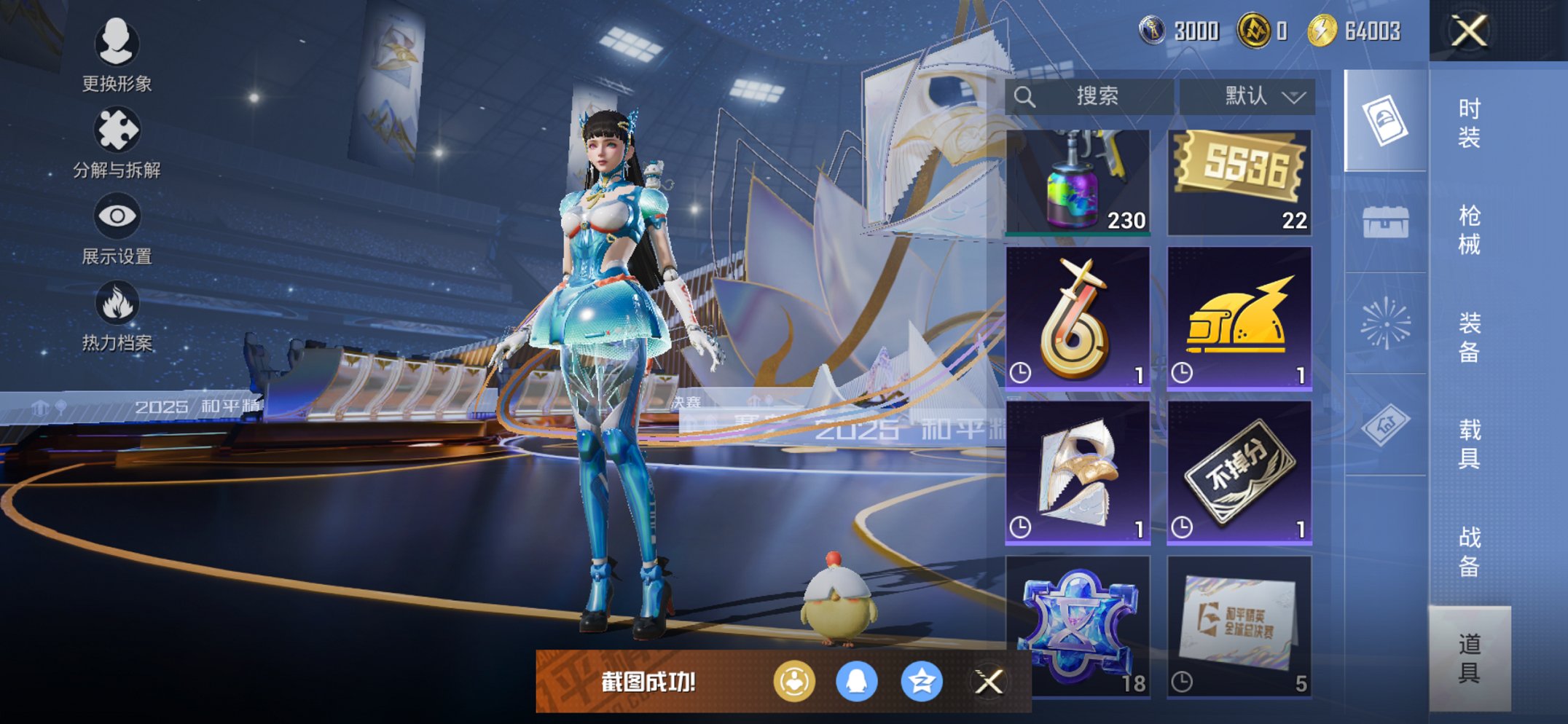This screenshot has height=724, width=1568.
Task: Select the golden number 6 item
Action: click(1078, 318)
